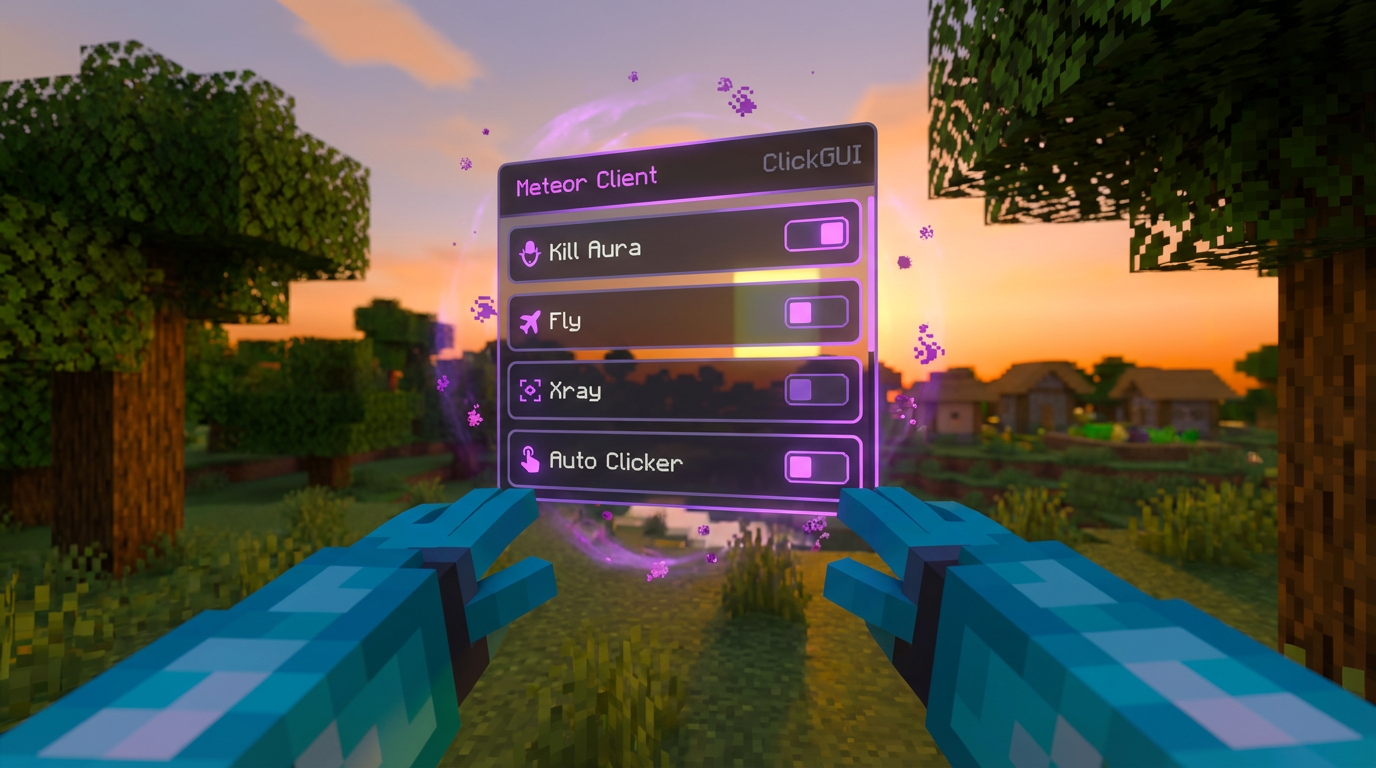Select the Auto Clicker module entry
1376x768 pixels.
683,461
